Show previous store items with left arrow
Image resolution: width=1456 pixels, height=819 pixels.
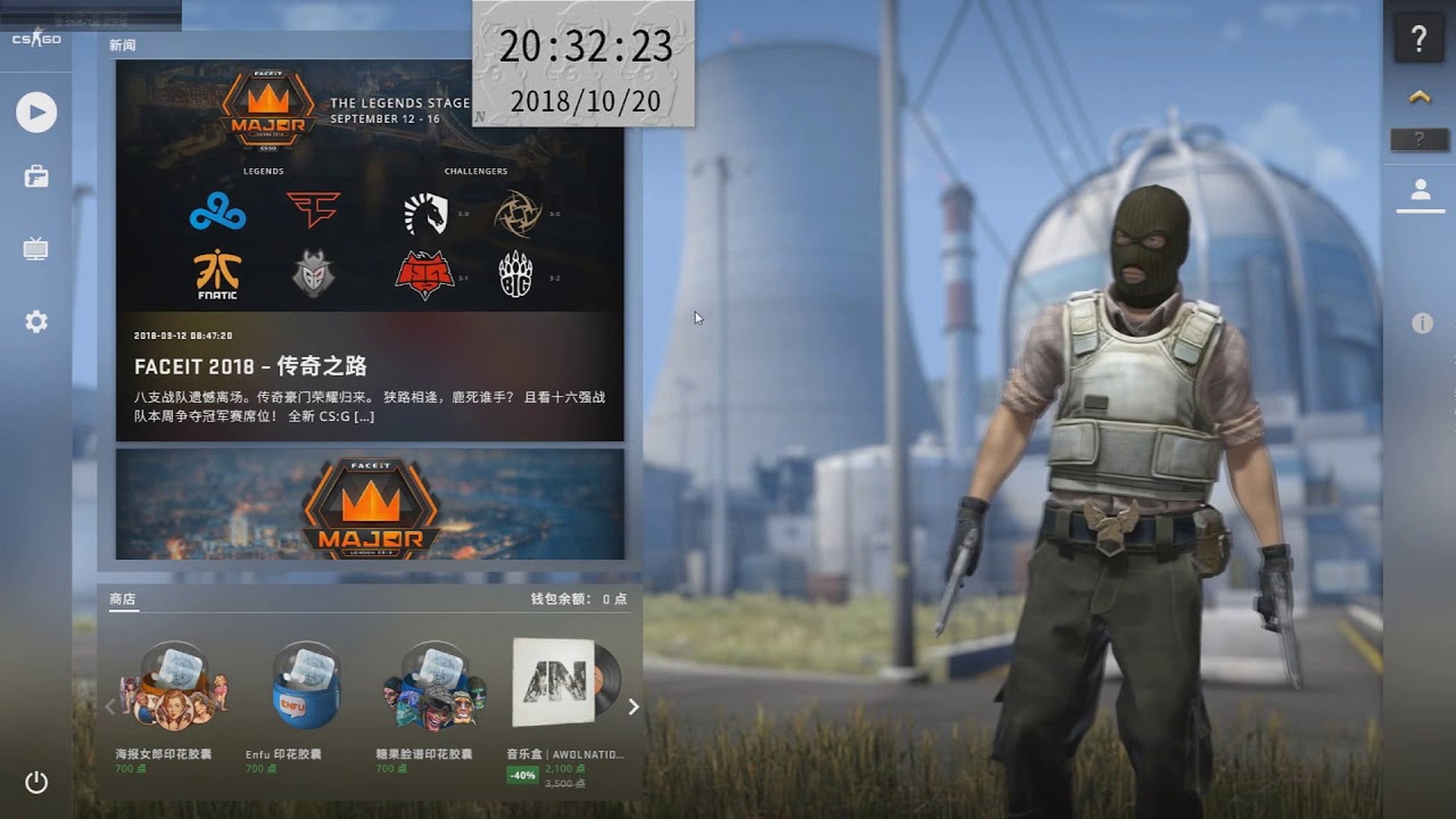111,707
